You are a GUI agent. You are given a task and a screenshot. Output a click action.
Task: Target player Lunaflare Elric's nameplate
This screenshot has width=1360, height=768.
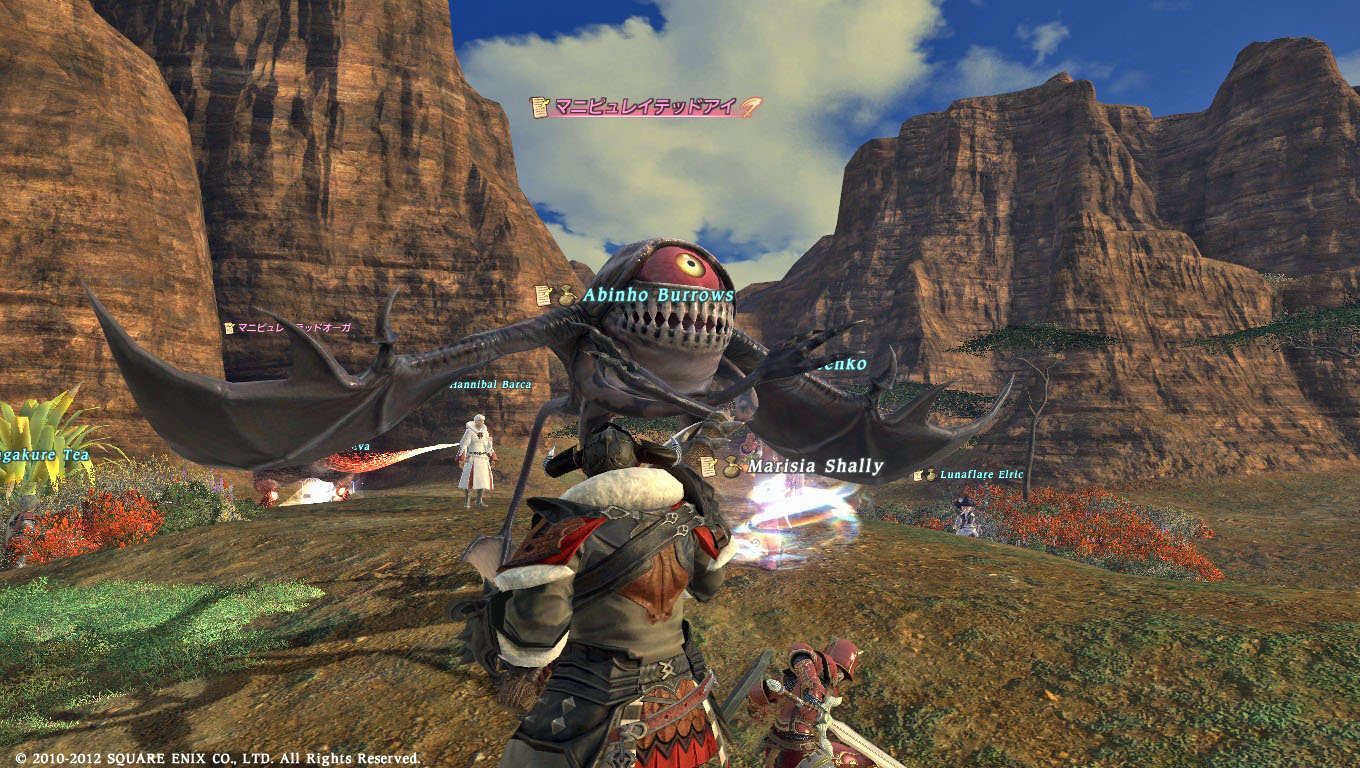coord(980,475)
